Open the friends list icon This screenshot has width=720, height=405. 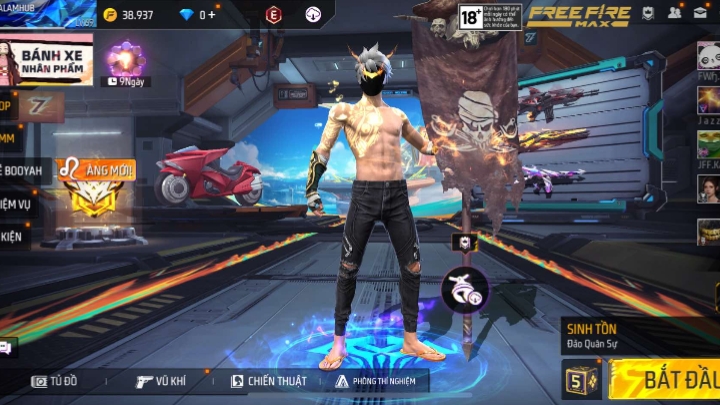(x=675, y=13)
